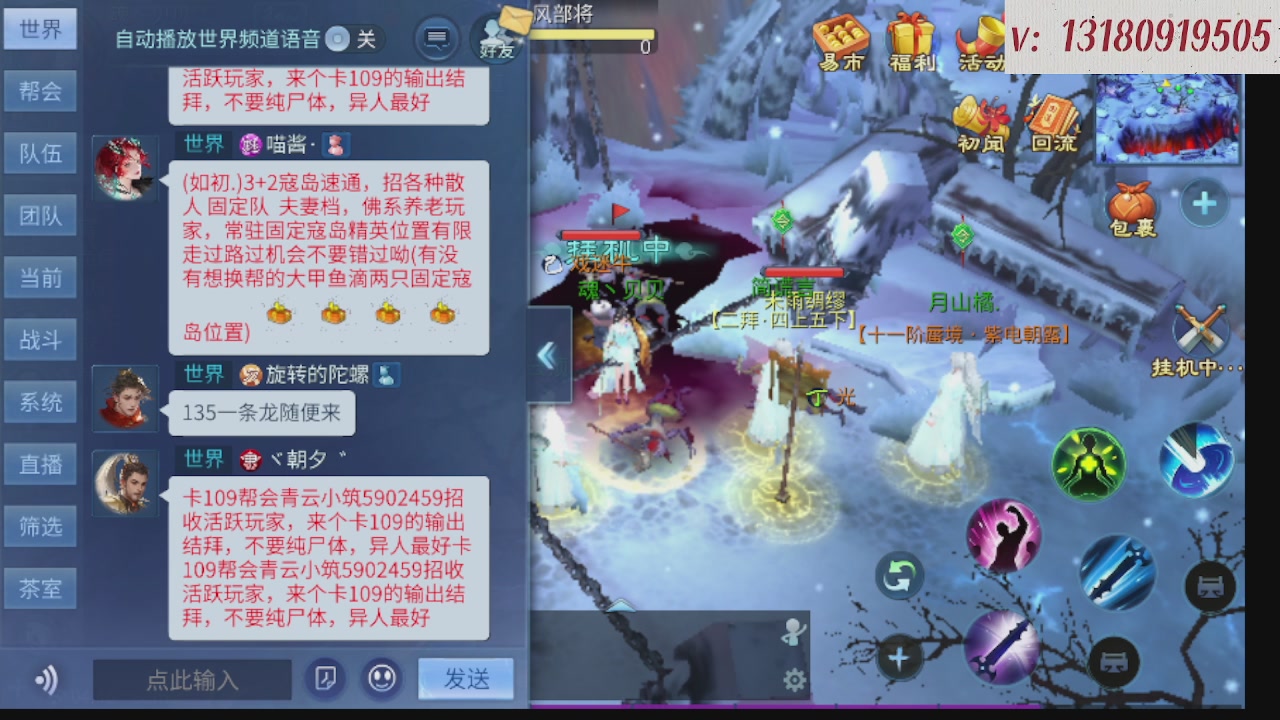Switch to the 帮会 chat tab
1280x720 pixels.
40,91
